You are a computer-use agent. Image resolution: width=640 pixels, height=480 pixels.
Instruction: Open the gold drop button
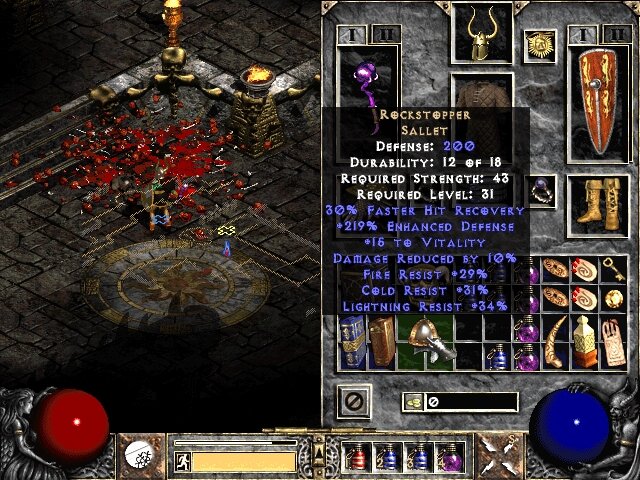pos(411,402)
